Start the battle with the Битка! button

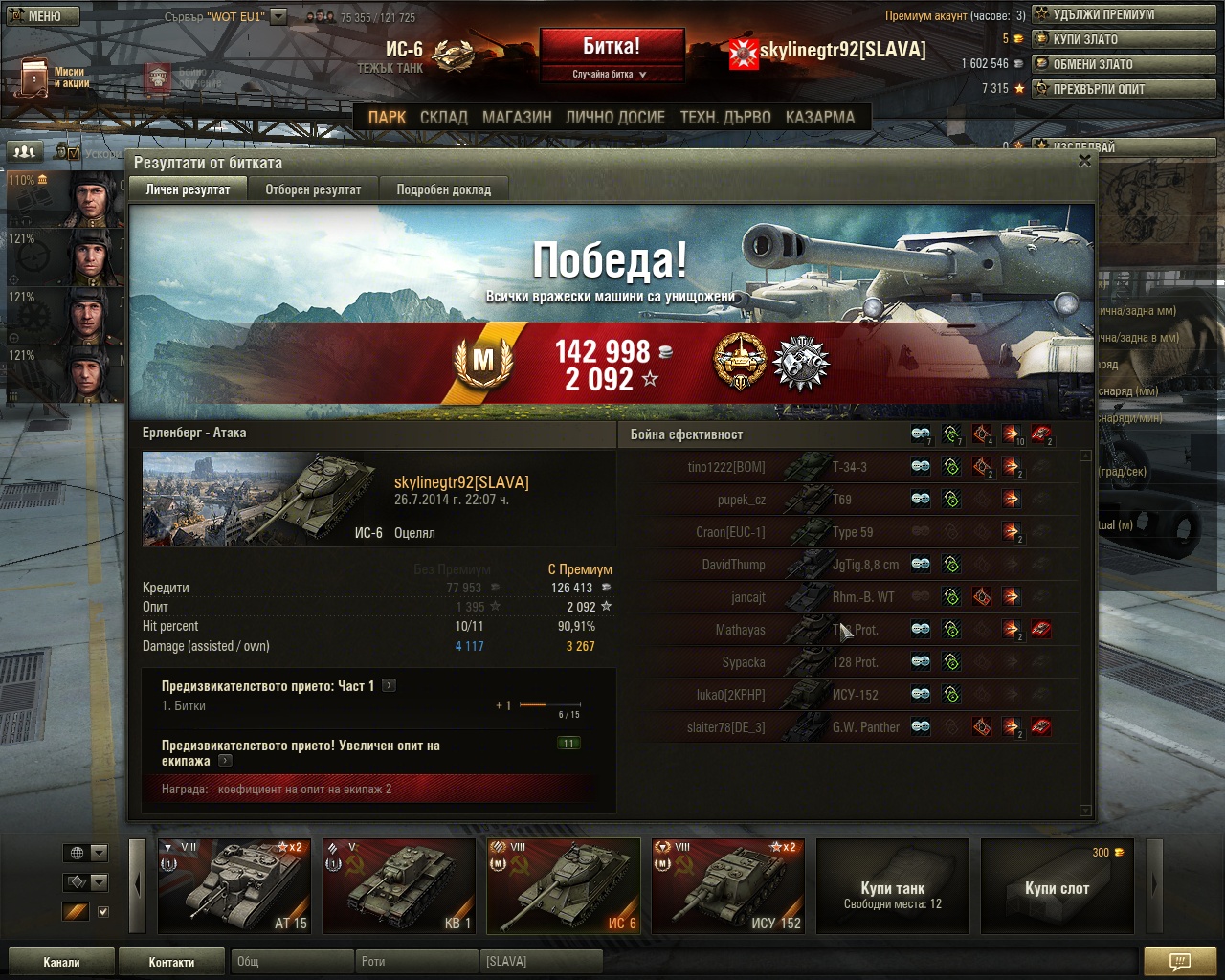tap(612, 47)
